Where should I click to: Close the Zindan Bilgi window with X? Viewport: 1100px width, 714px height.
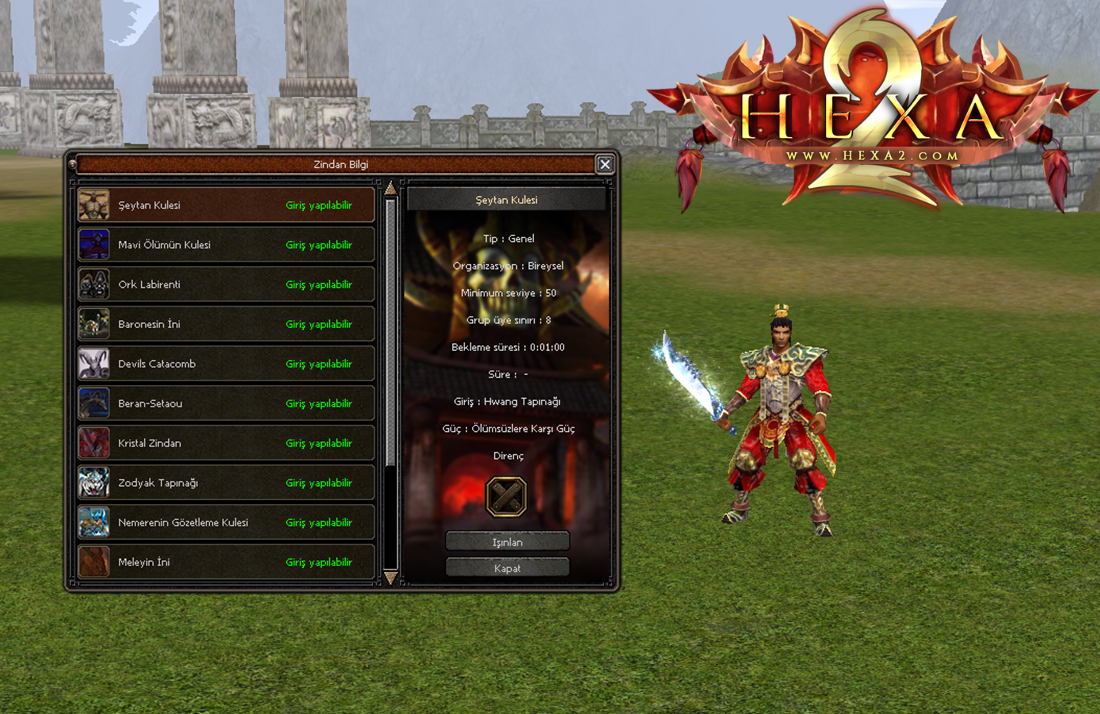pos(605,164)
